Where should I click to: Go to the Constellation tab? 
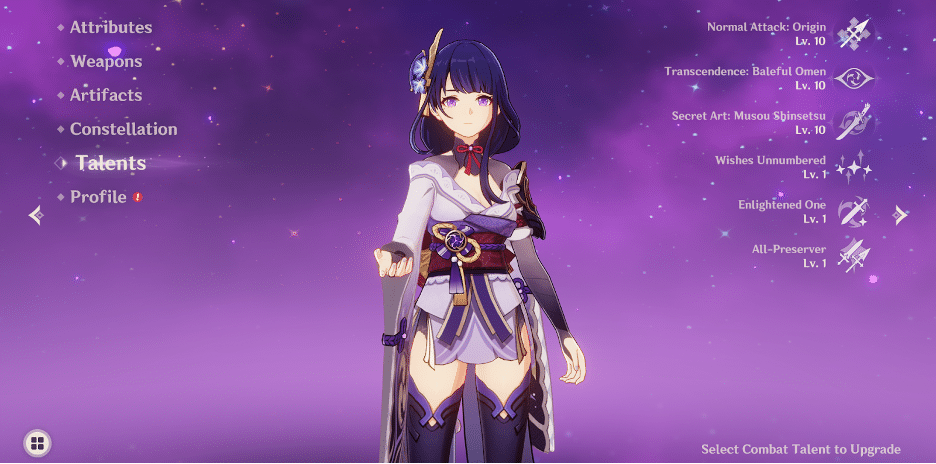(123, 129)
